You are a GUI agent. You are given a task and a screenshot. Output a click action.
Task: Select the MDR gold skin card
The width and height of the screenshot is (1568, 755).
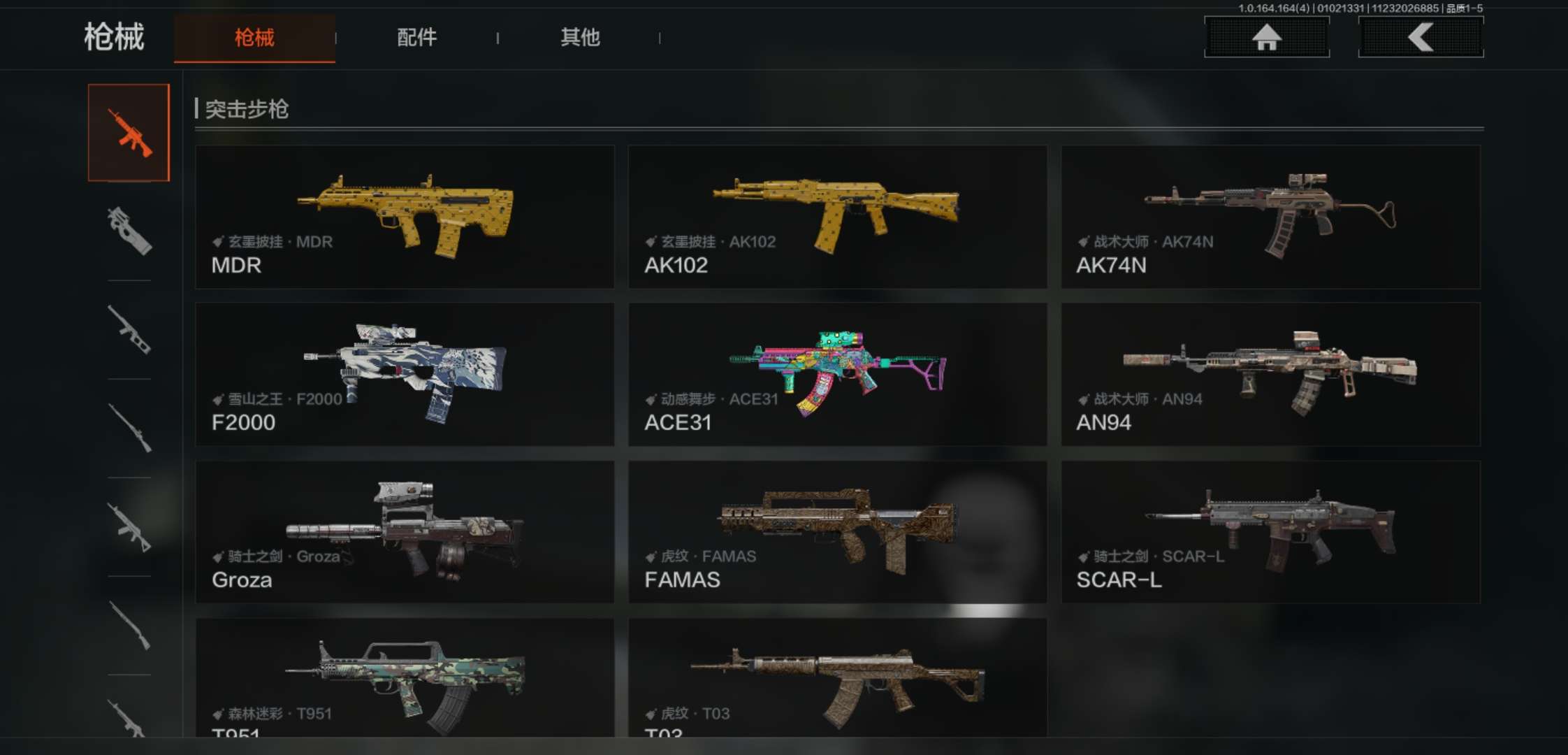[x=405, y=217]
